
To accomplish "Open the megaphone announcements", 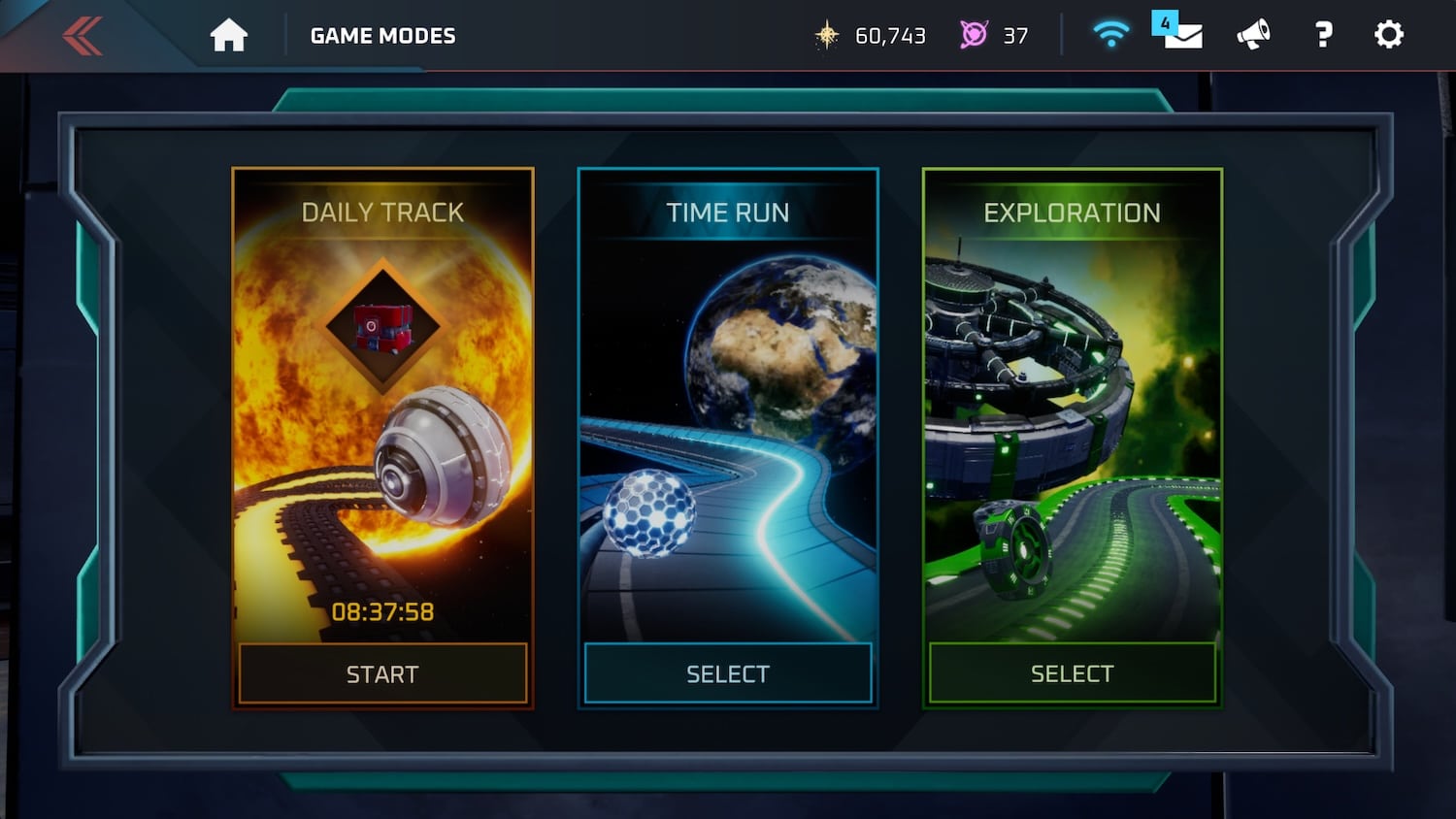I will [x=1253, y=36].
